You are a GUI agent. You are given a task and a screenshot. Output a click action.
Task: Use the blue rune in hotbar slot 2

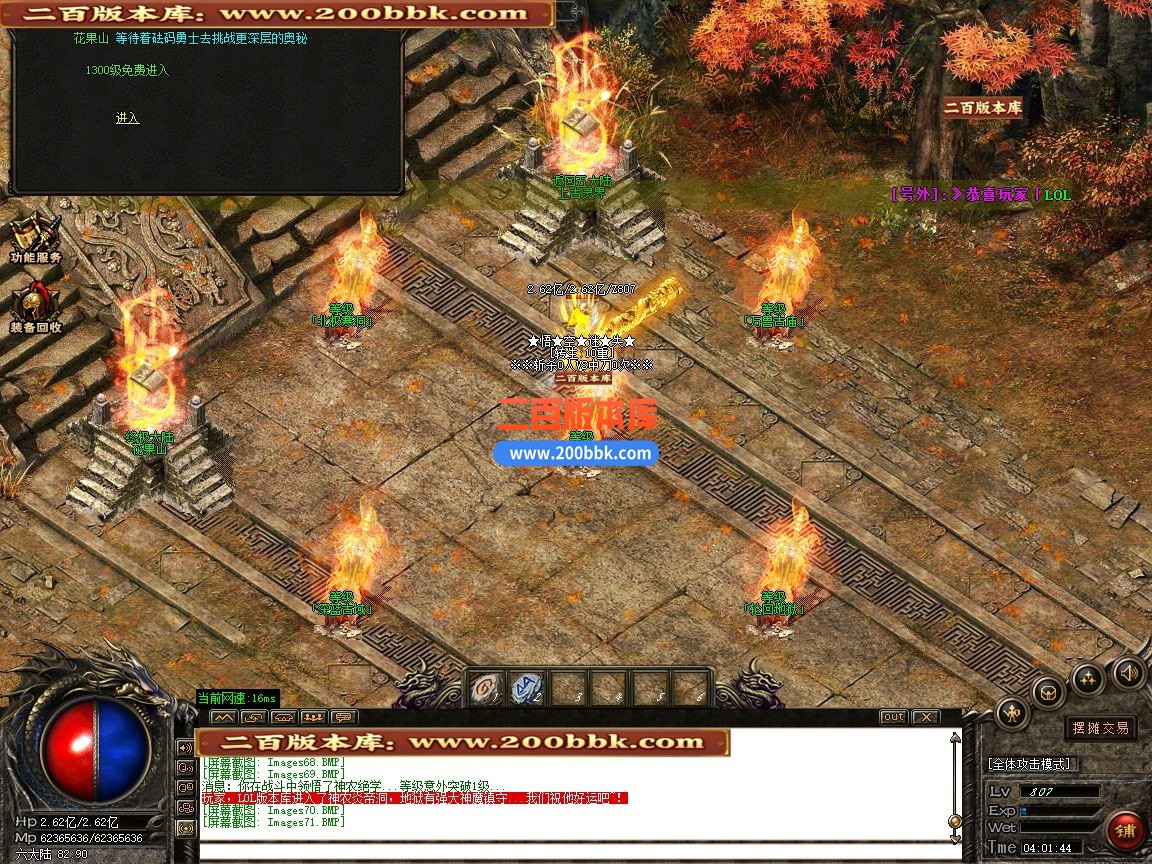click(x=527, y=688)
